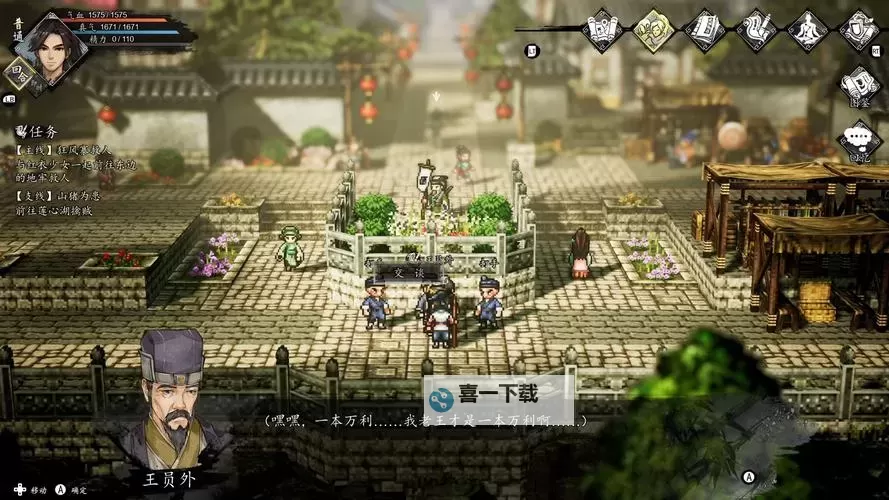Open the scroll menu icon in top bar
889x500 pixels.
click(x=602, y=29)
